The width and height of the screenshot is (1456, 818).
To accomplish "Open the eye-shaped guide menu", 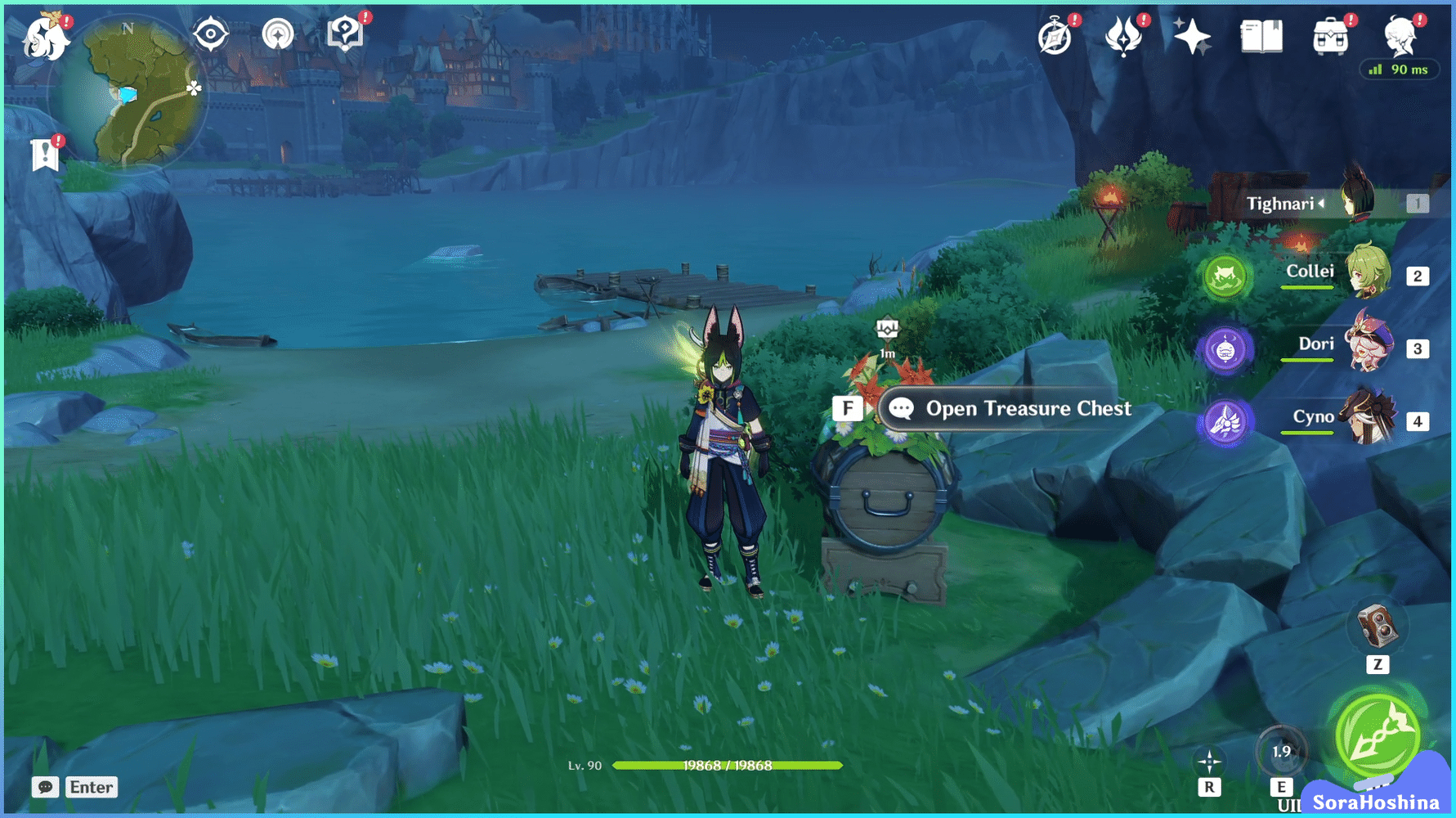I will coord(210,34).
